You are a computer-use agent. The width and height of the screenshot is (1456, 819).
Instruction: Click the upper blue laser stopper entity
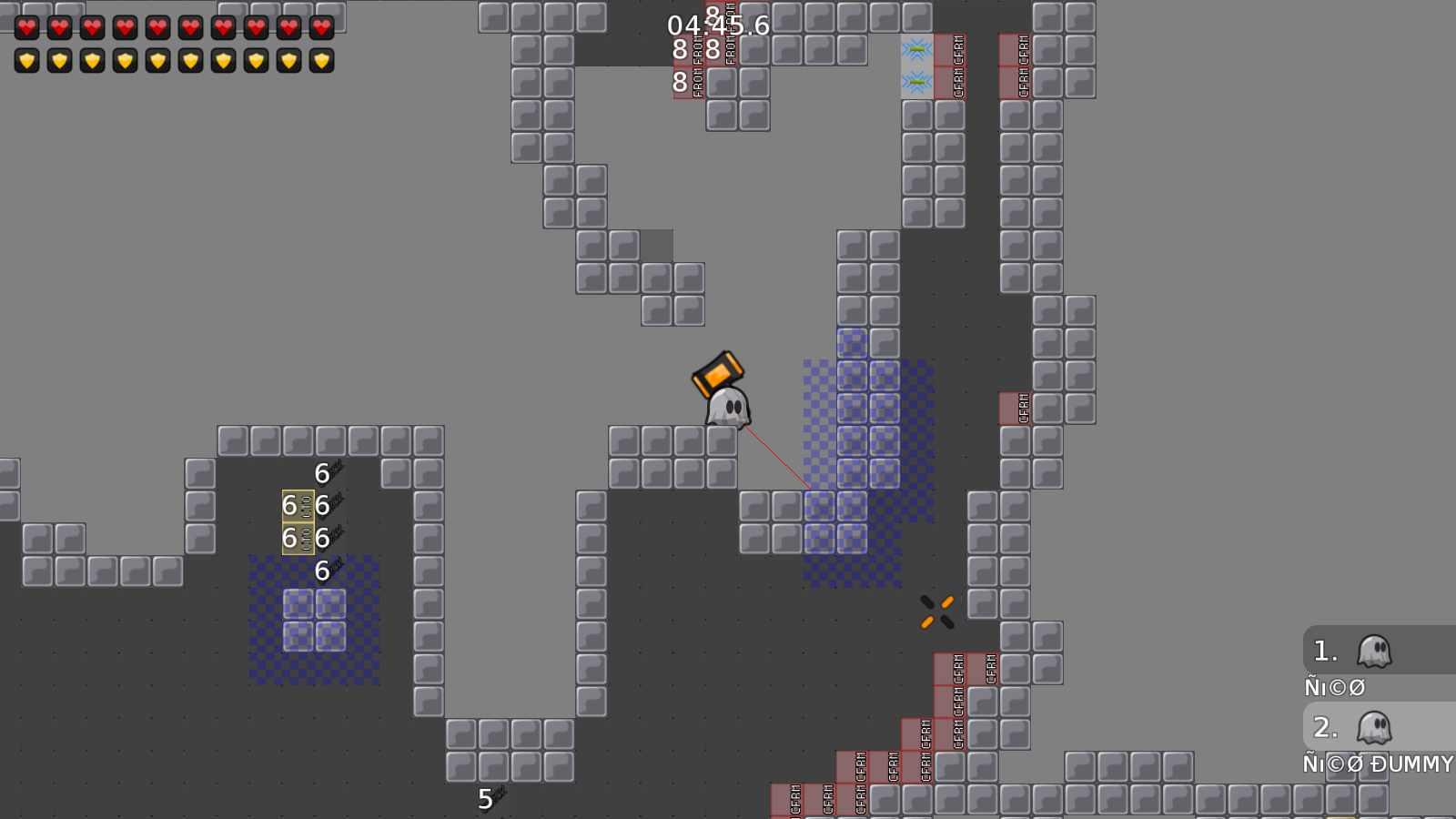coord(917,50)
